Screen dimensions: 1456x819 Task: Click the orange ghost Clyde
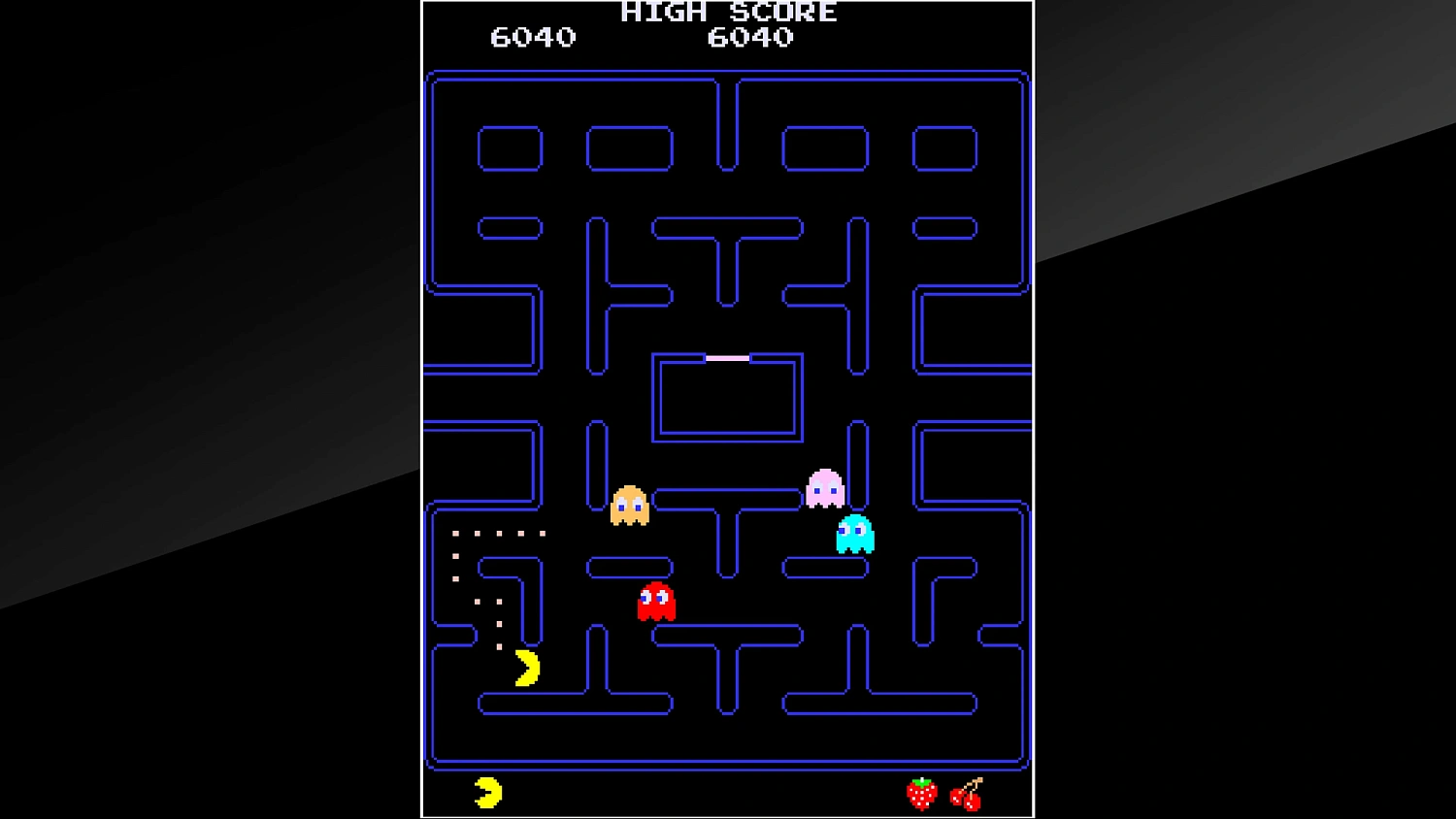(x=631, y=506)
